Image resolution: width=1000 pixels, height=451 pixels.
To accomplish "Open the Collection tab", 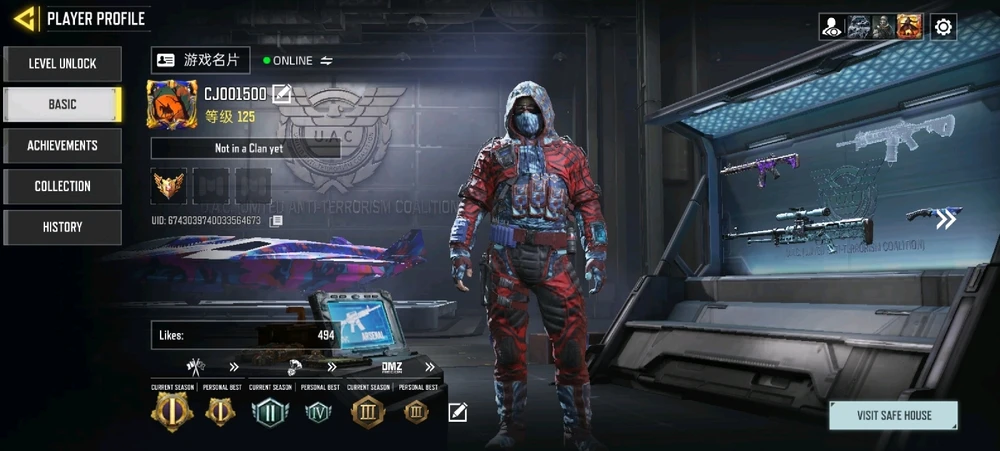I will click(62, 187).
